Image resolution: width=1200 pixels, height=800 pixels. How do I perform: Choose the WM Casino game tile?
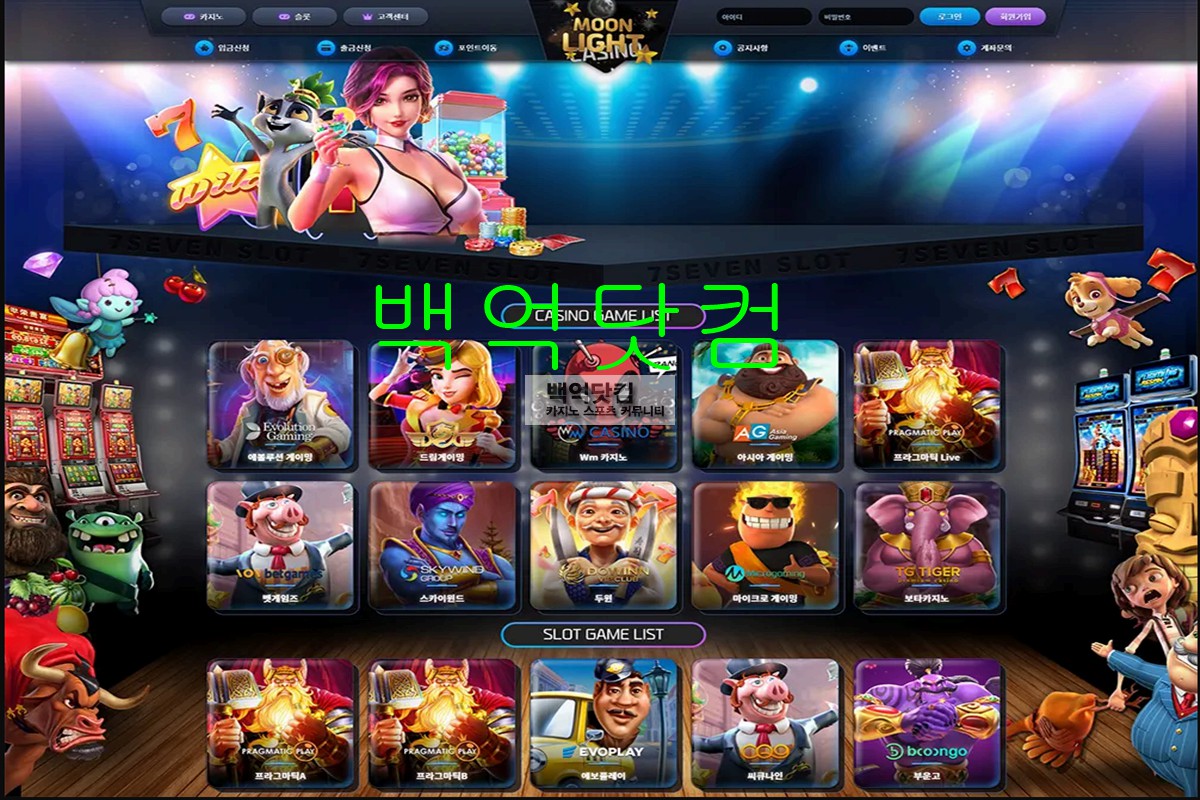tap(603, 404)
